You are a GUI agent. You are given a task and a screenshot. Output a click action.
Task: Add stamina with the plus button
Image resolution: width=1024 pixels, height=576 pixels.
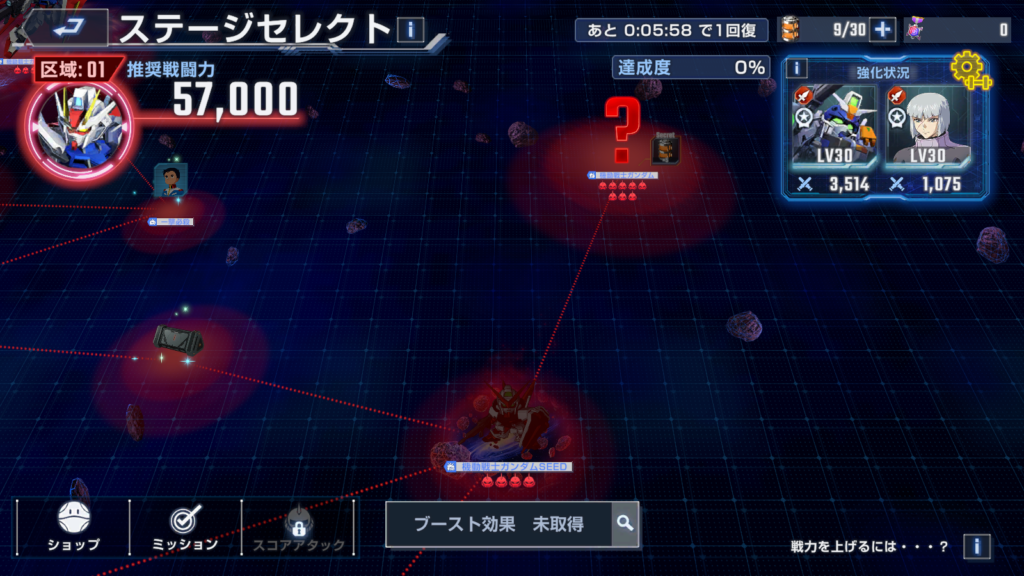pyautogui.click(x=882, y=30)
